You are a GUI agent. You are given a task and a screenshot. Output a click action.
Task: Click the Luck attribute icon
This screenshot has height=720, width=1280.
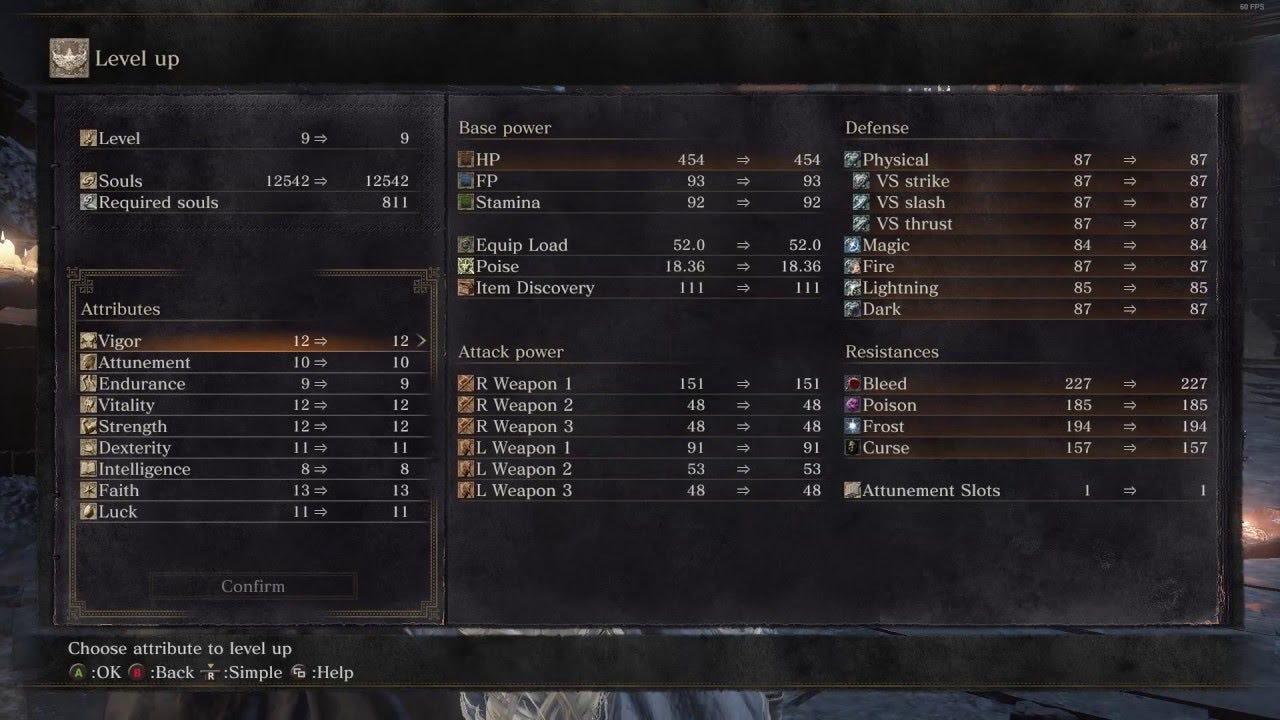coord(90,511)
